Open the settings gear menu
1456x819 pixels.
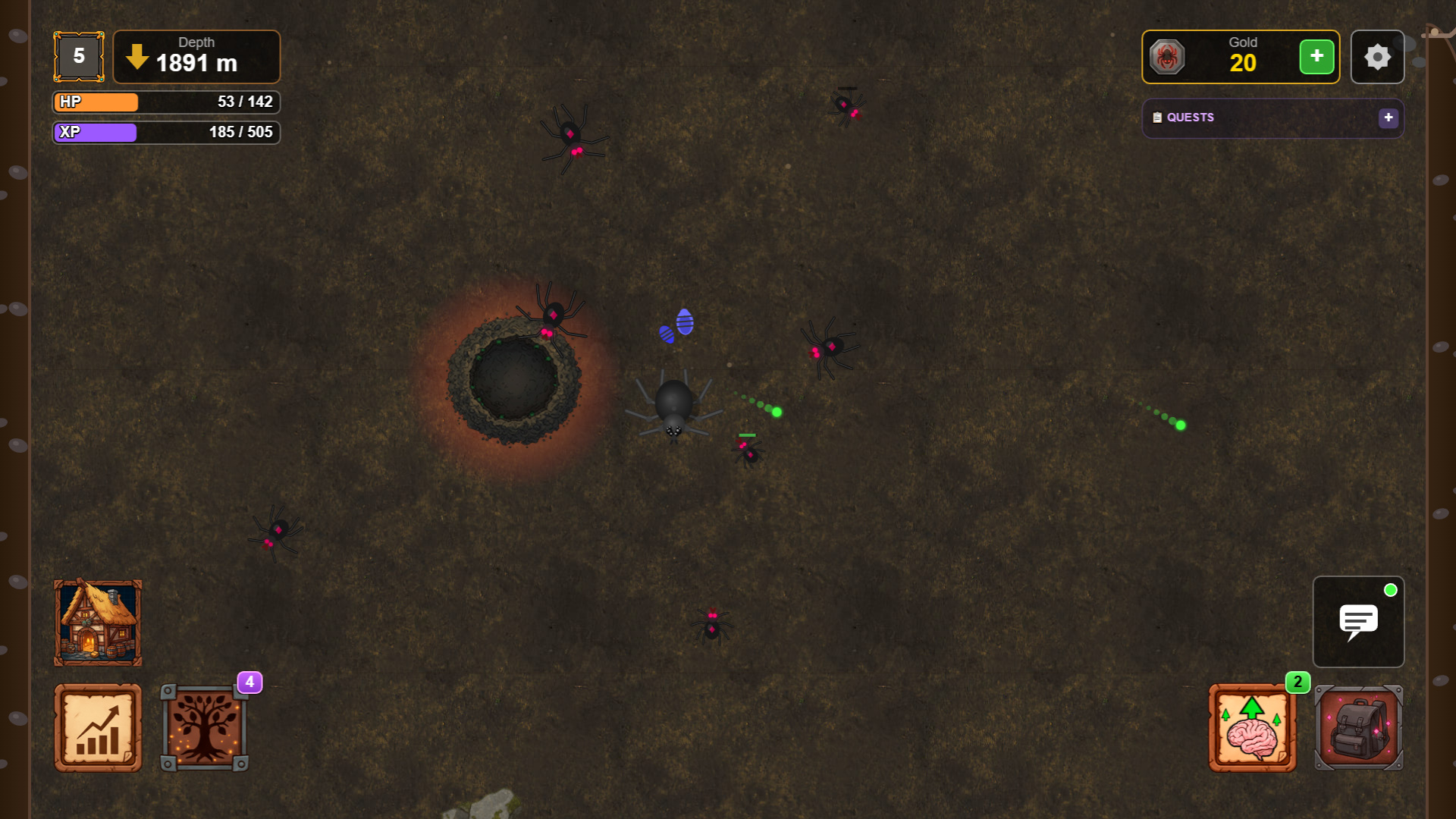click(x=1377, y=56)
